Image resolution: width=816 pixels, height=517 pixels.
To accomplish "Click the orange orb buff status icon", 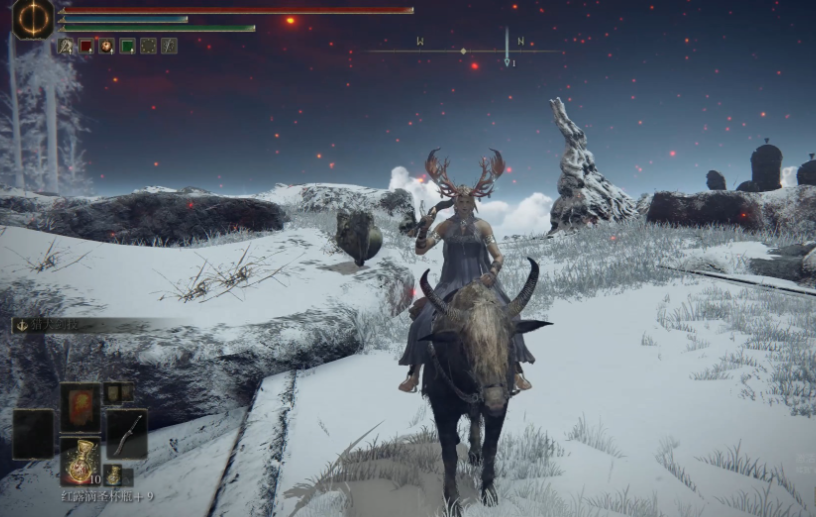I will pyautogui.click(x=106, y=46).
